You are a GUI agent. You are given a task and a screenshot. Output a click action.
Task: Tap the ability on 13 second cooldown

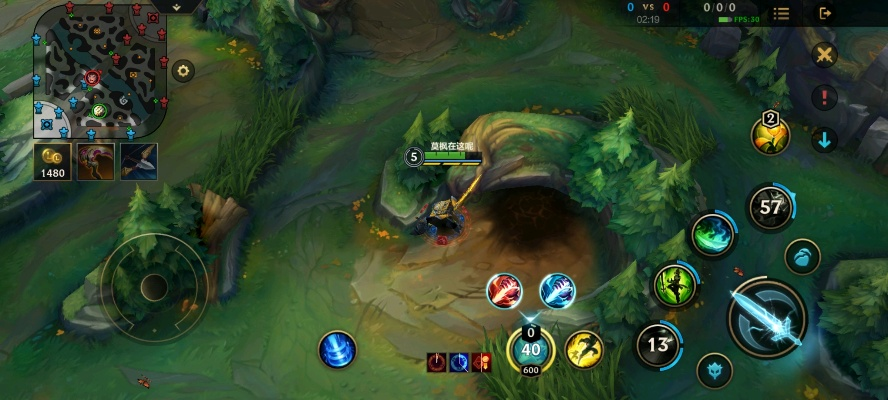658,345
